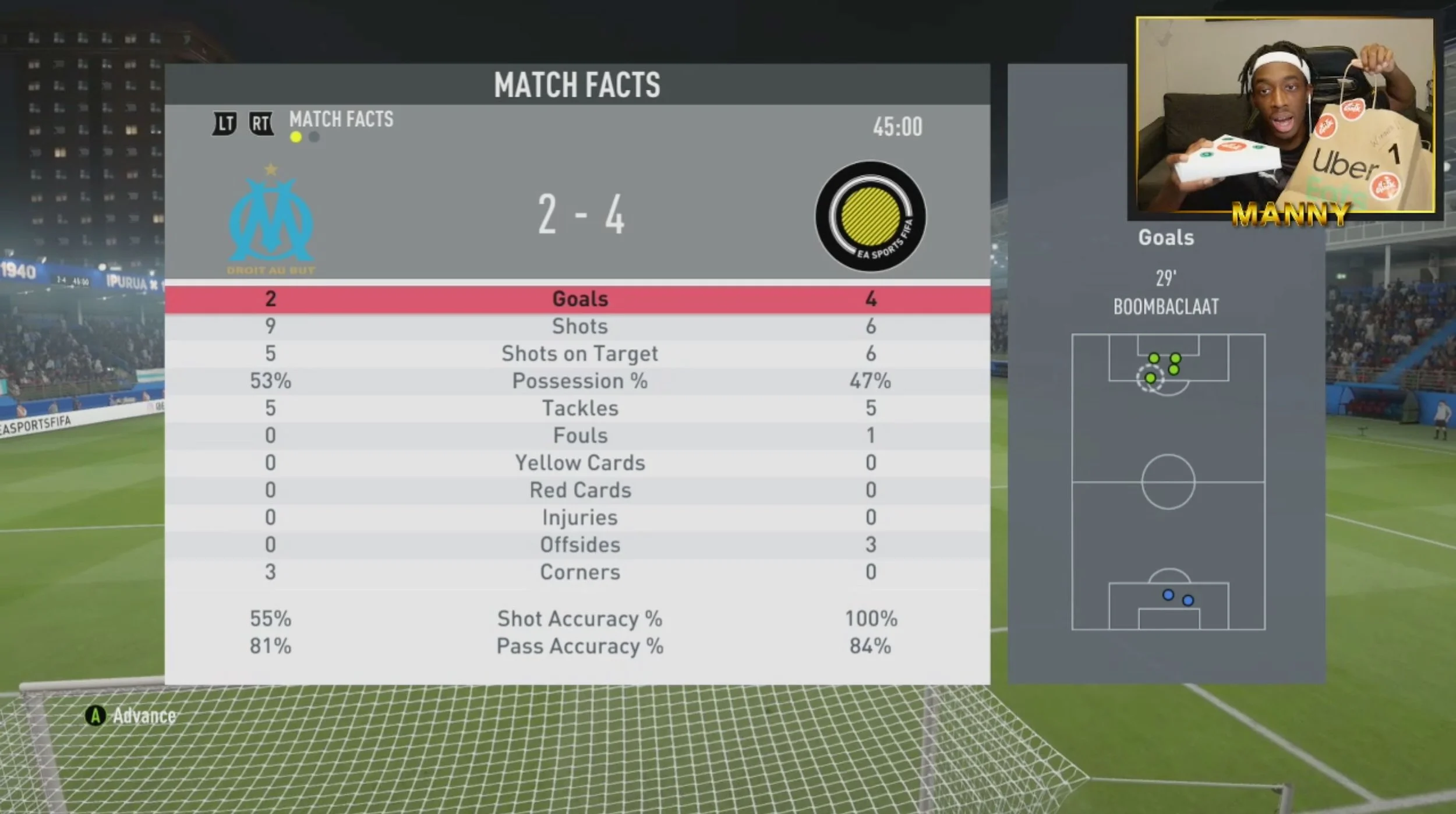This screenshot has height=814, width=1456.
Task: Choose the Offsides stat row
Action: [579, 545]
